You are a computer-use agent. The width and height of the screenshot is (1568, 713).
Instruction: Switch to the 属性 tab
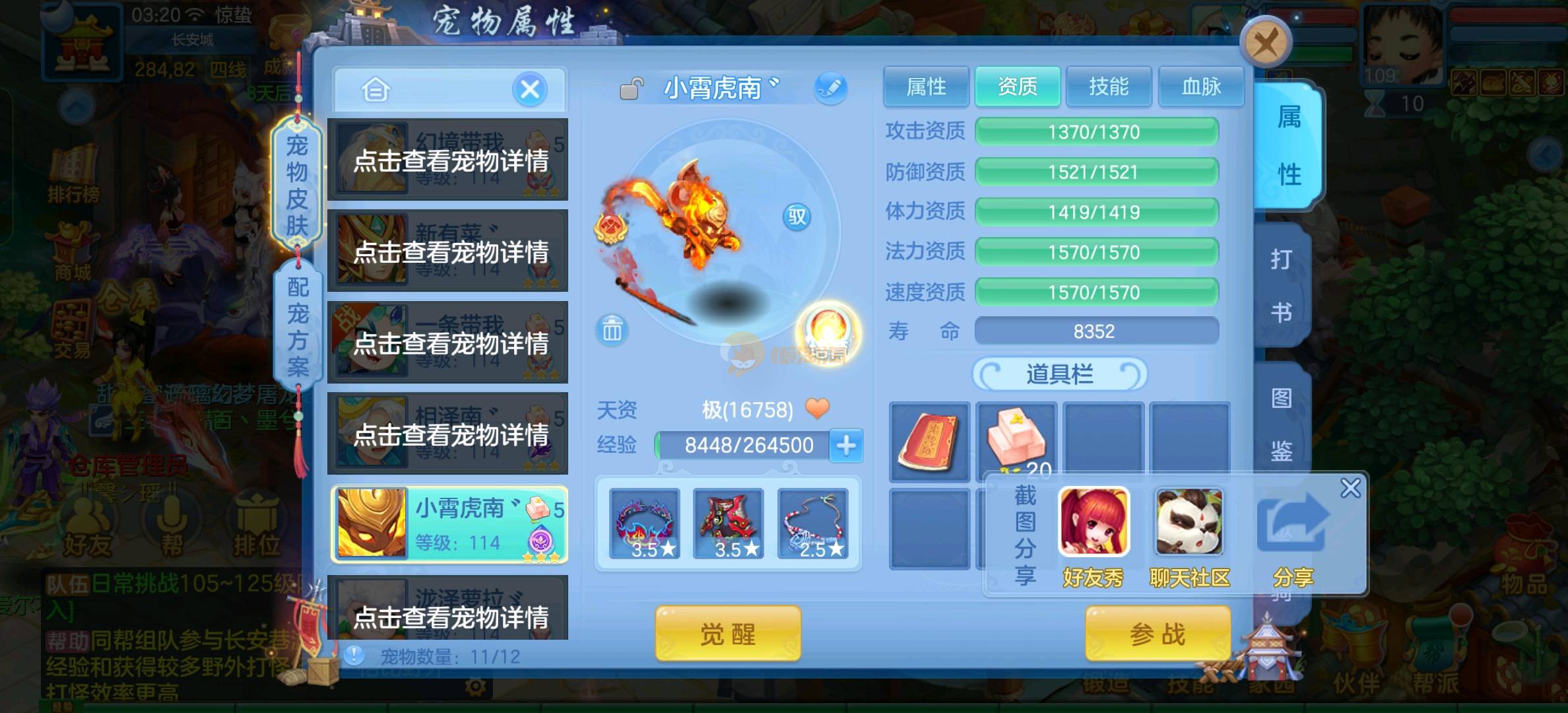(x=926, y=86)
